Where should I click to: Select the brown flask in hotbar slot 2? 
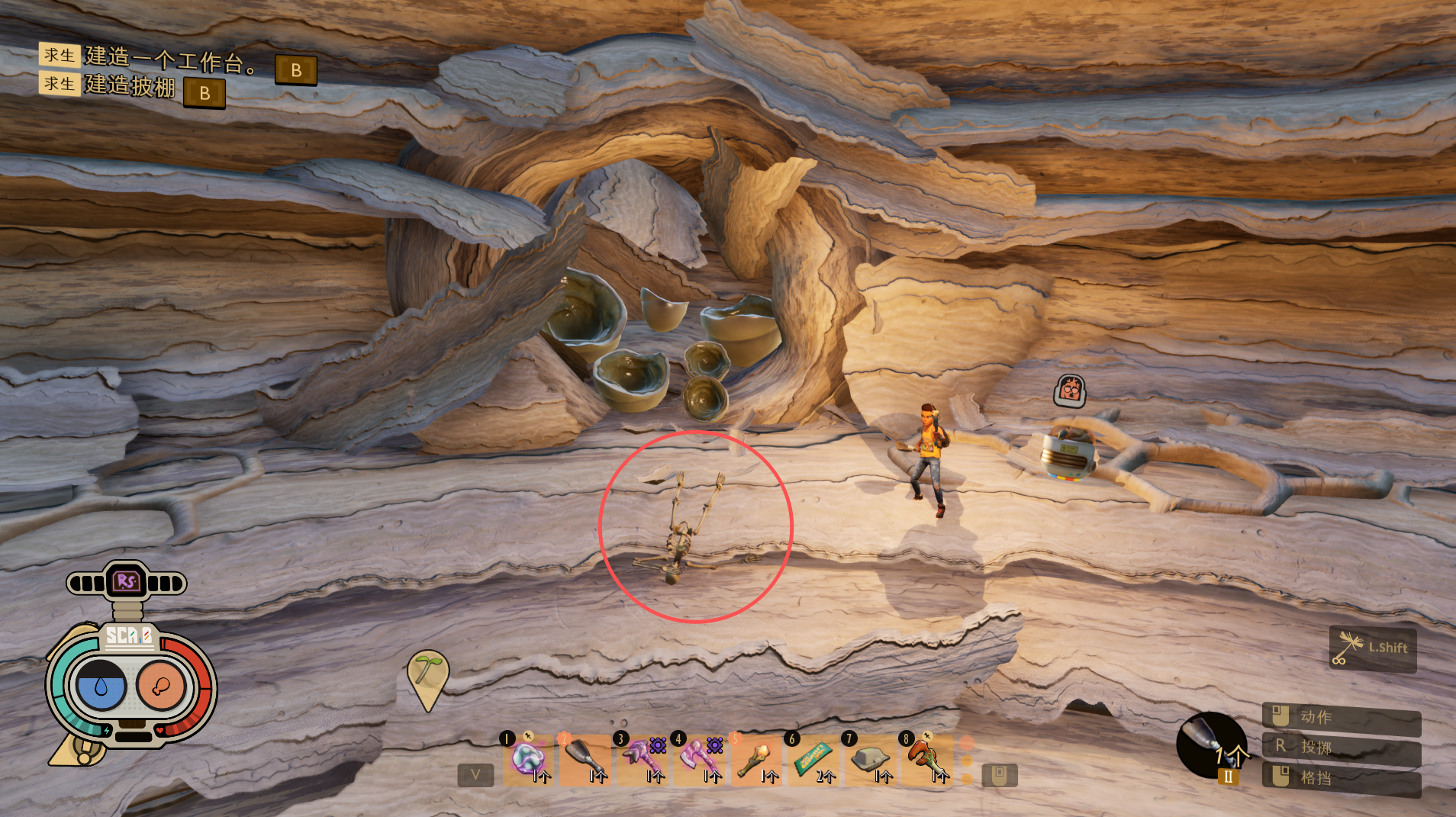(585, 760)
